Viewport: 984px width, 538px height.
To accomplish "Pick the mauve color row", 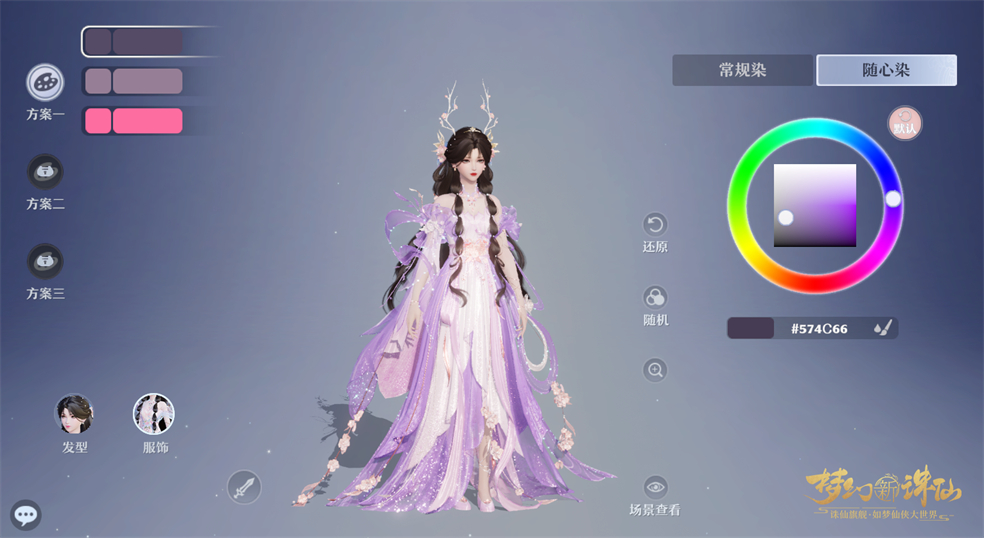I will [x=135, y=81].
